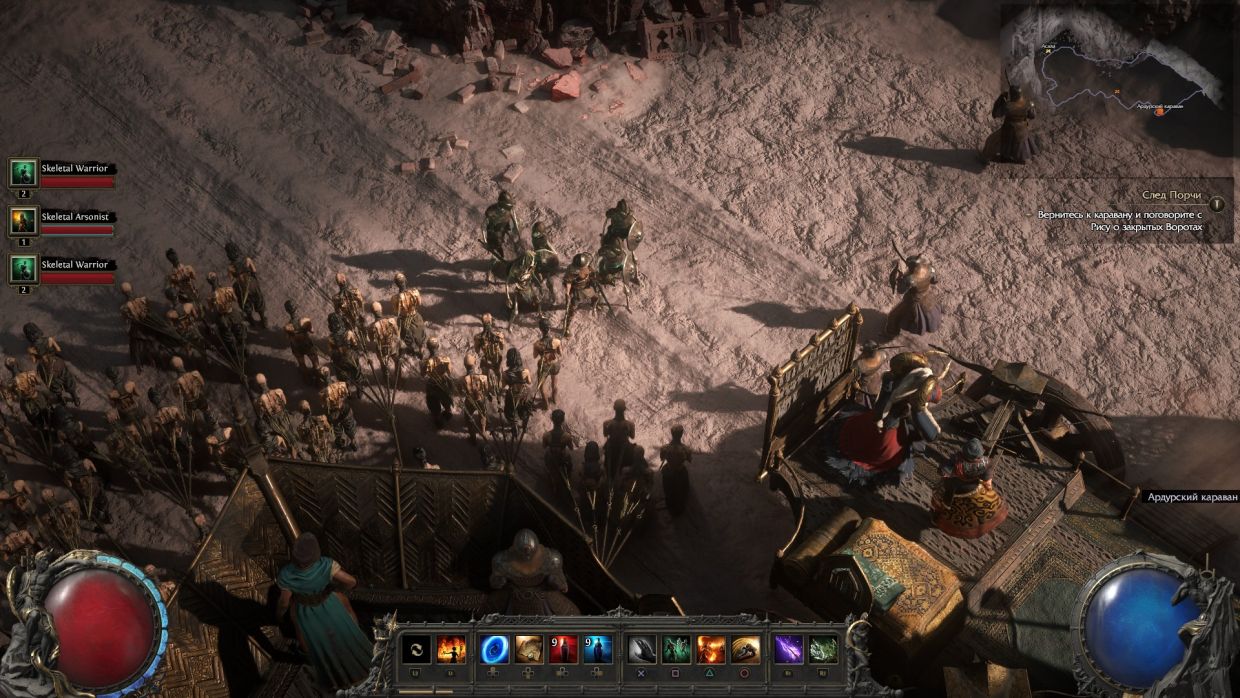Select the Skeletal Arsonist minion portrait
The height and width of the screenshot is (698, 1240).
(23, 221)
